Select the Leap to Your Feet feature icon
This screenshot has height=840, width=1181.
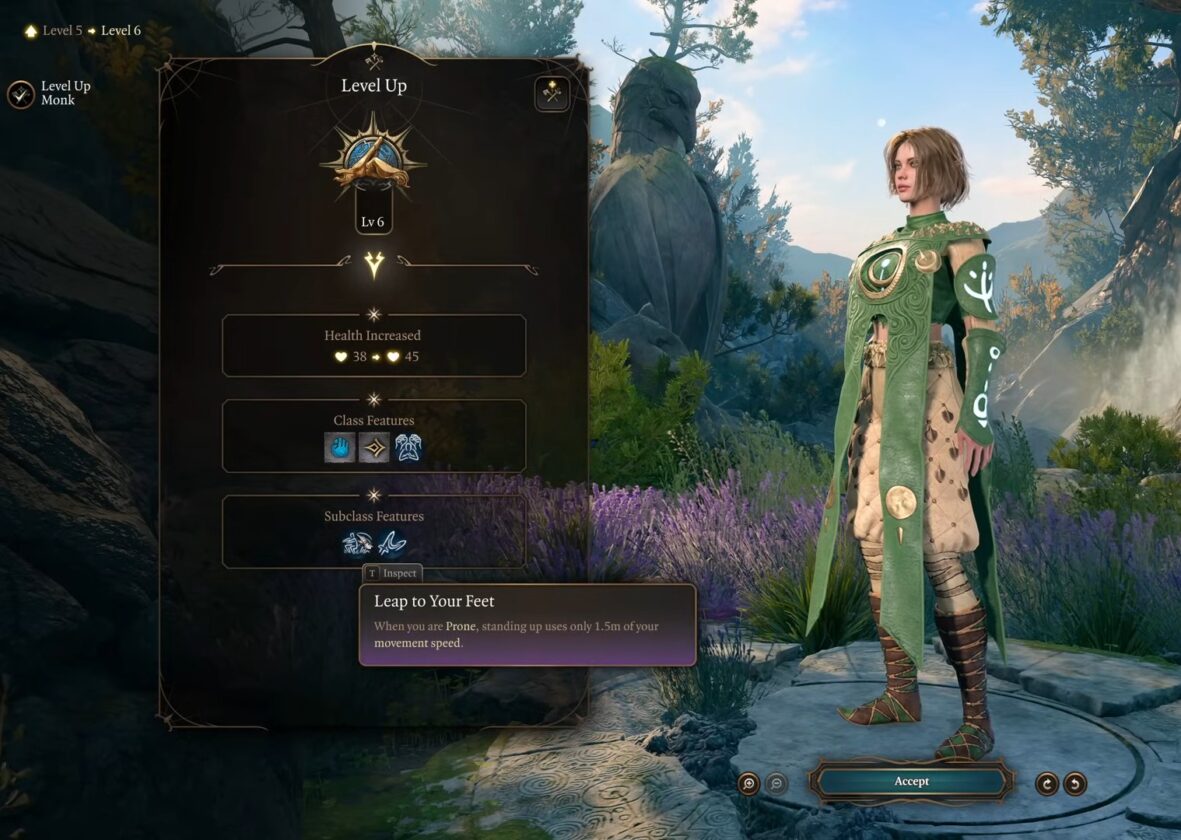click(x=392, y=543)
